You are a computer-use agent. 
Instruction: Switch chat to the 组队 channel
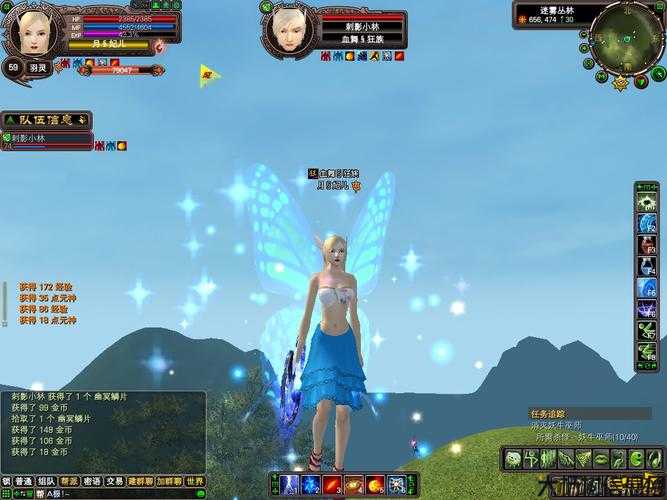pos(46,481)
